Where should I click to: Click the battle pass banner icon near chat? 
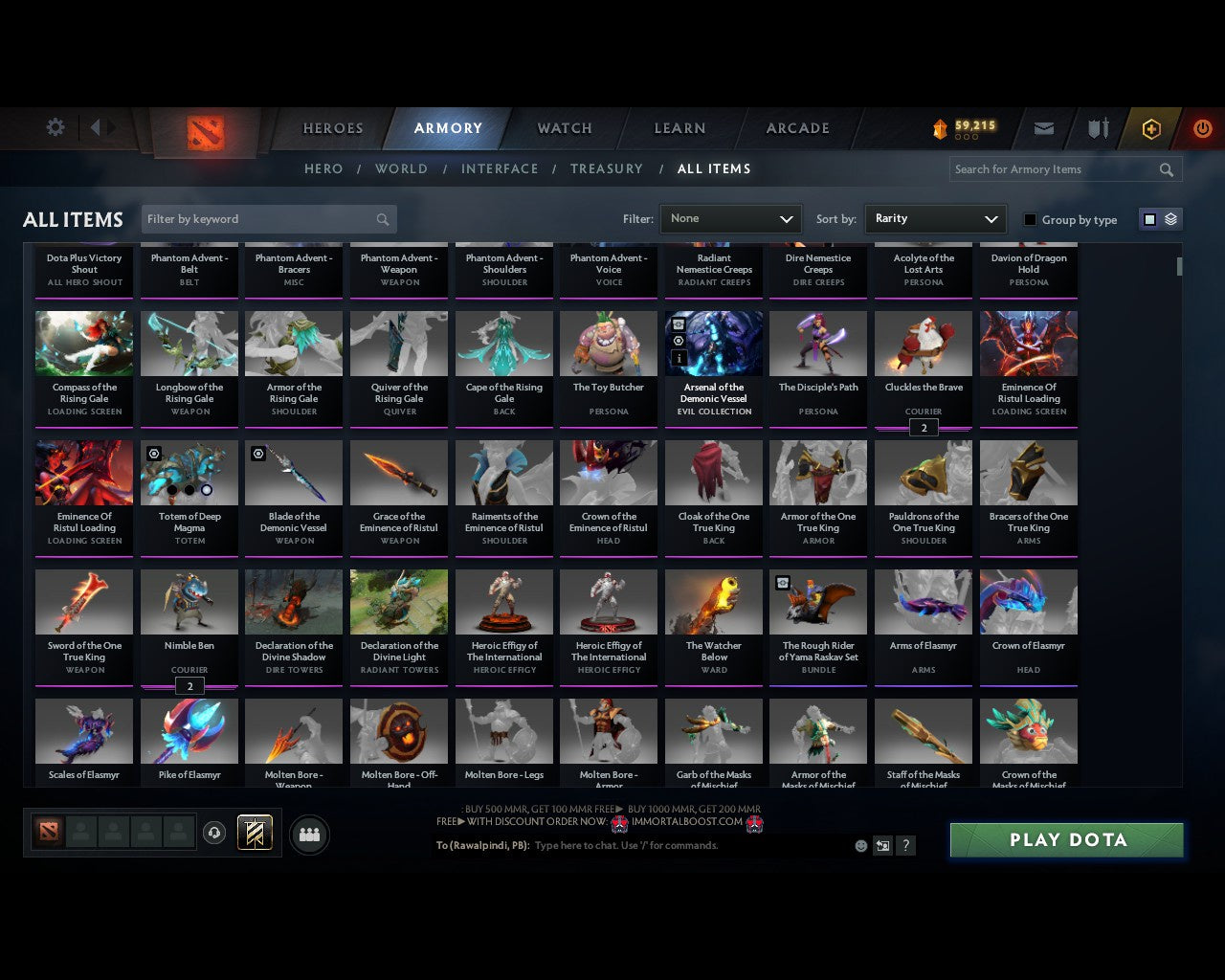click(254, 832)
